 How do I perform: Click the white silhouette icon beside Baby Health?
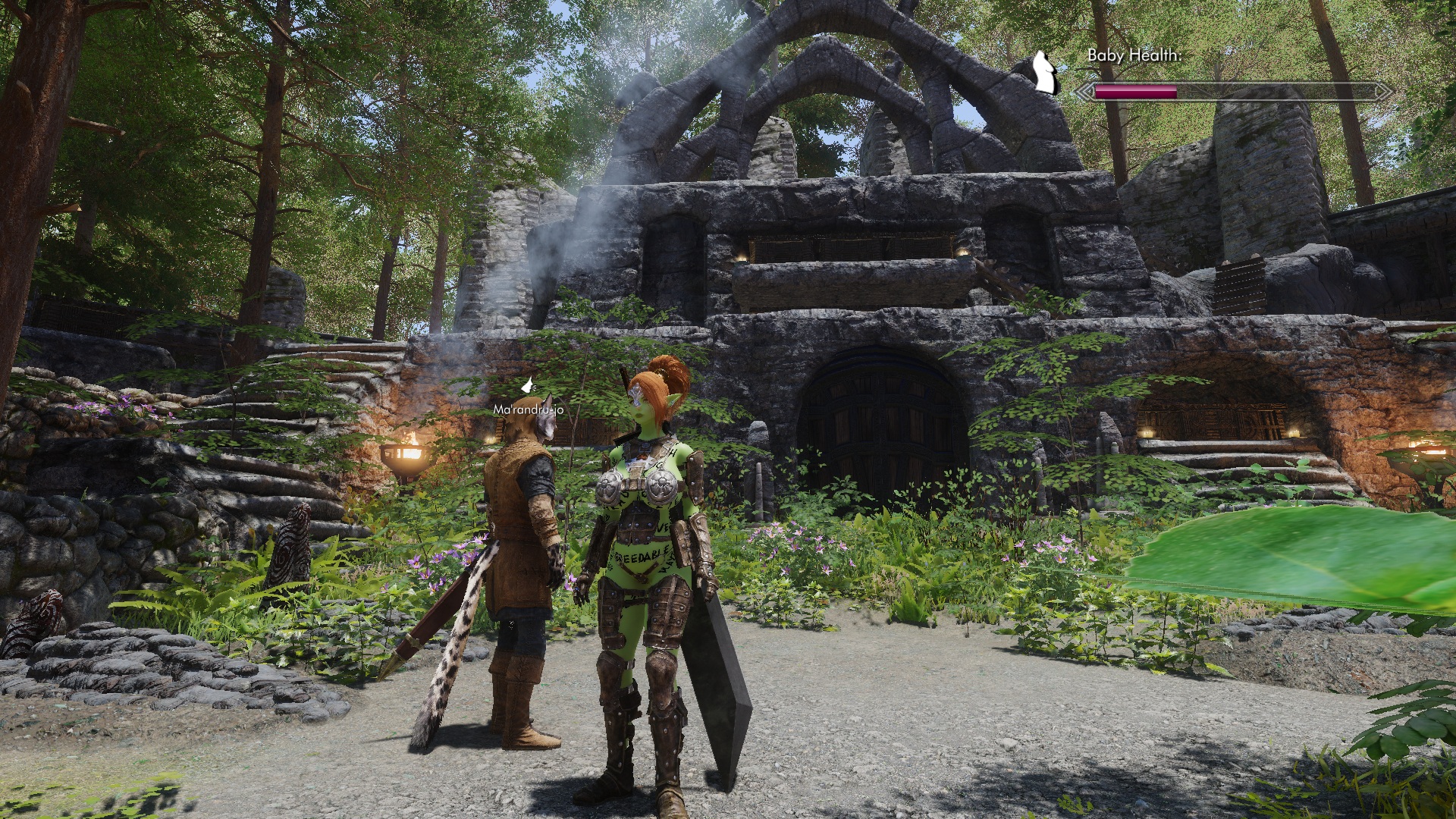(1046, 73)
